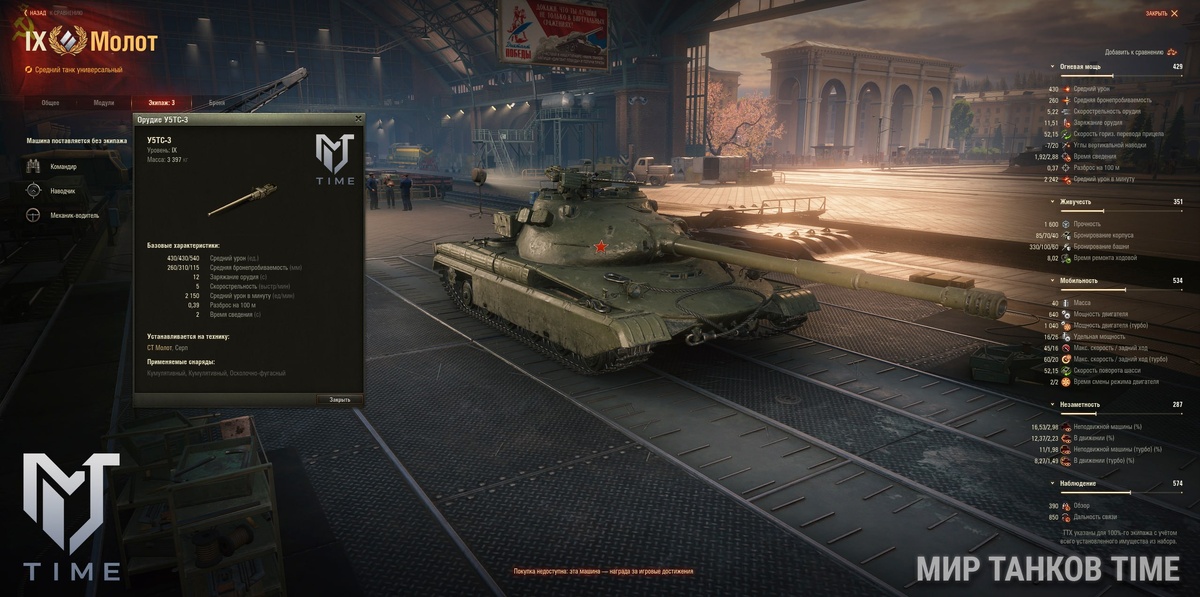
Task: Select the Экипаж: 3 tab
Action: tap(161, 102)
